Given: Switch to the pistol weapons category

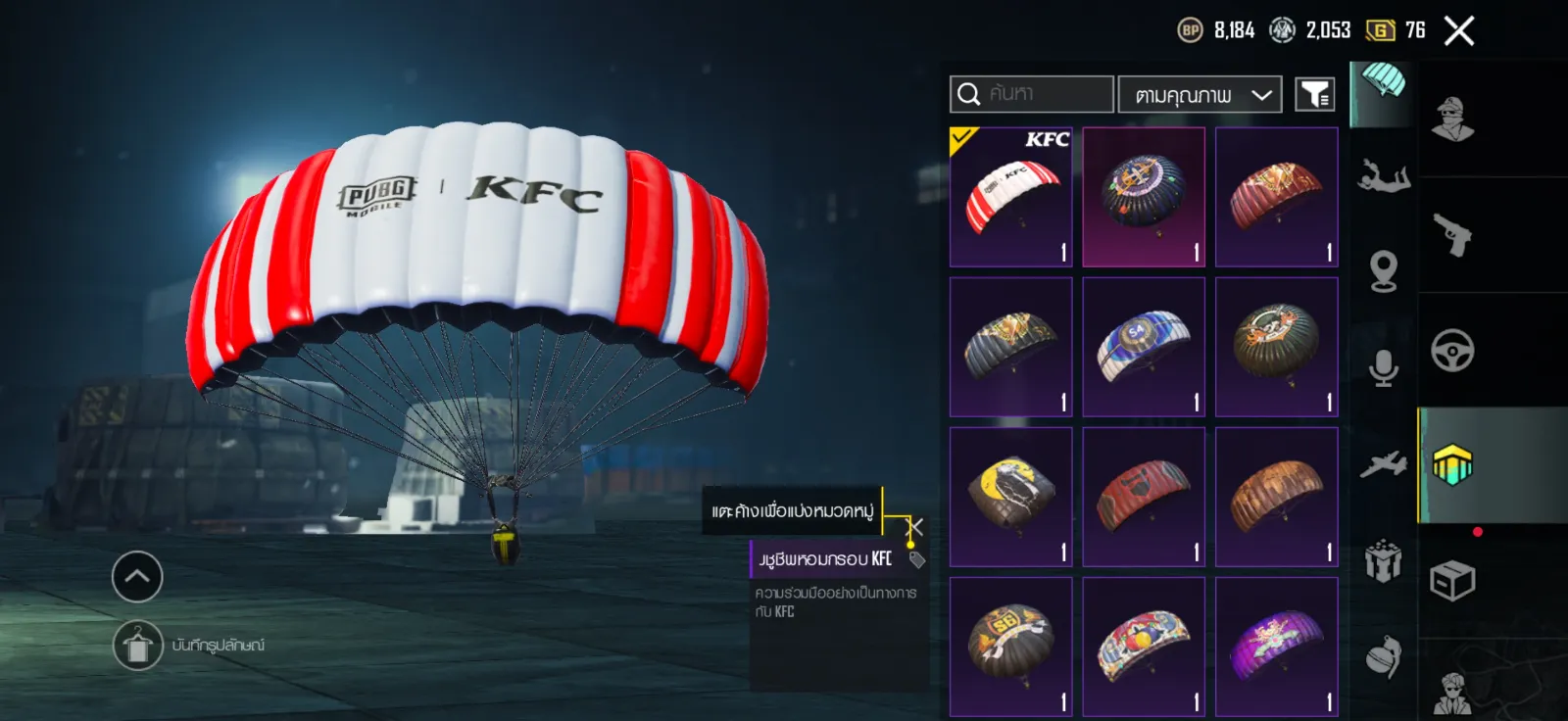Looking at the screenshot, I should click(1452, 235).
